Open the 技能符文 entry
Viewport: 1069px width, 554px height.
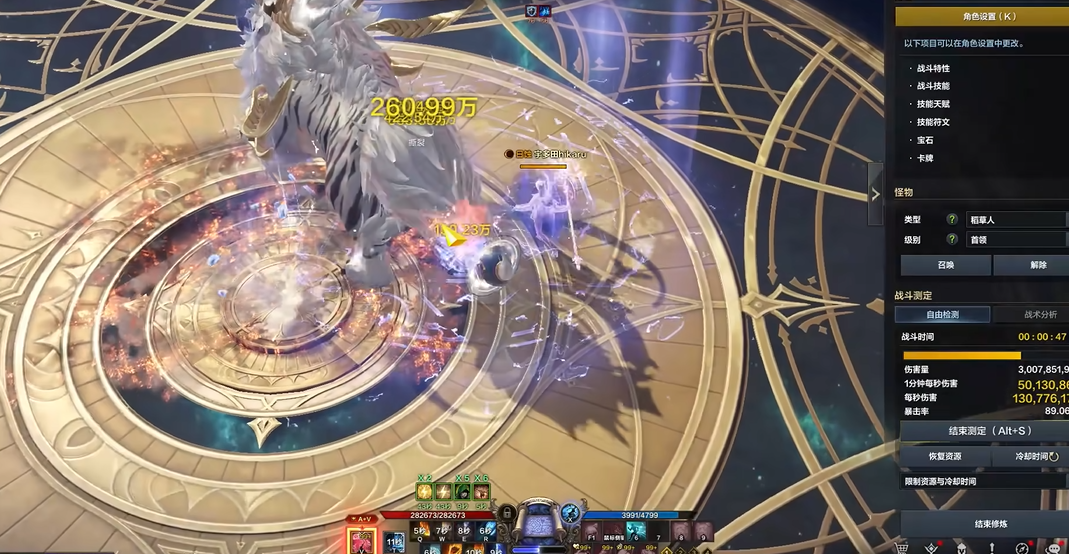(x=933, y=122)
